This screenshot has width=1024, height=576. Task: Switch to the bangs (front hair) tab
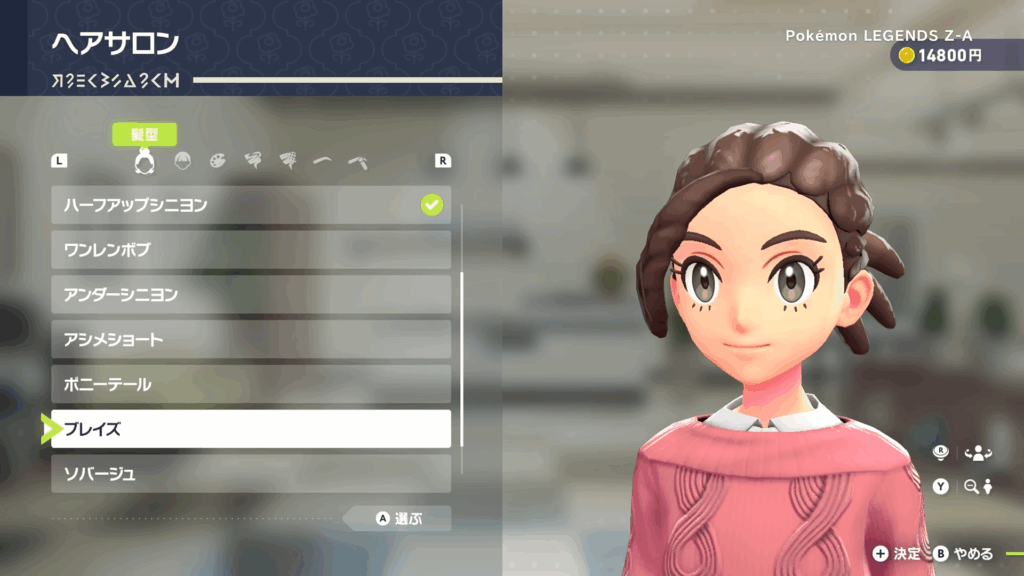183,160
